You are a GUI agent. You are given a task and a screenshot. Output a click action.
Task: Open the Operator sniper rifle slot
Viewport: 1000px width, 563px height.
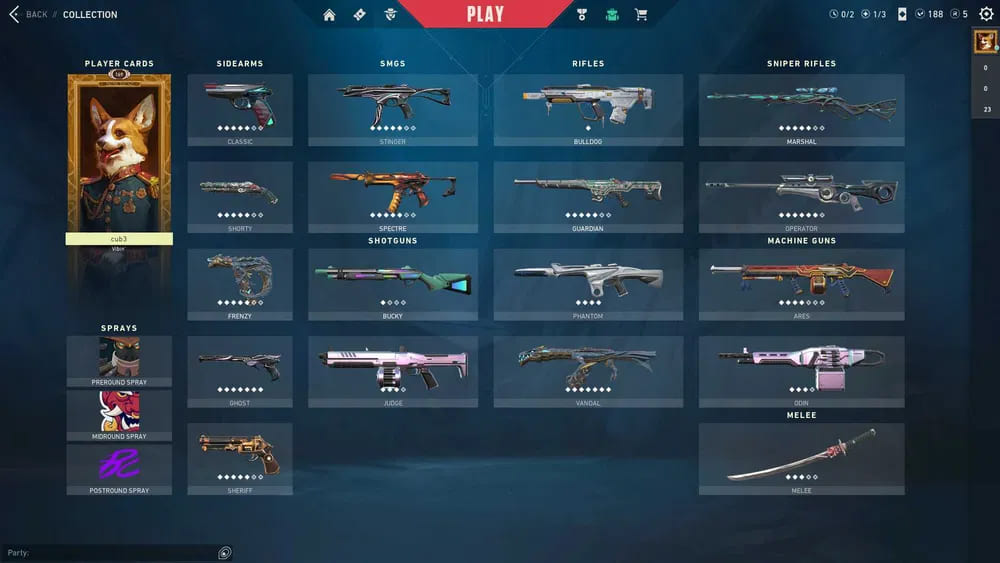pos(801,195)
